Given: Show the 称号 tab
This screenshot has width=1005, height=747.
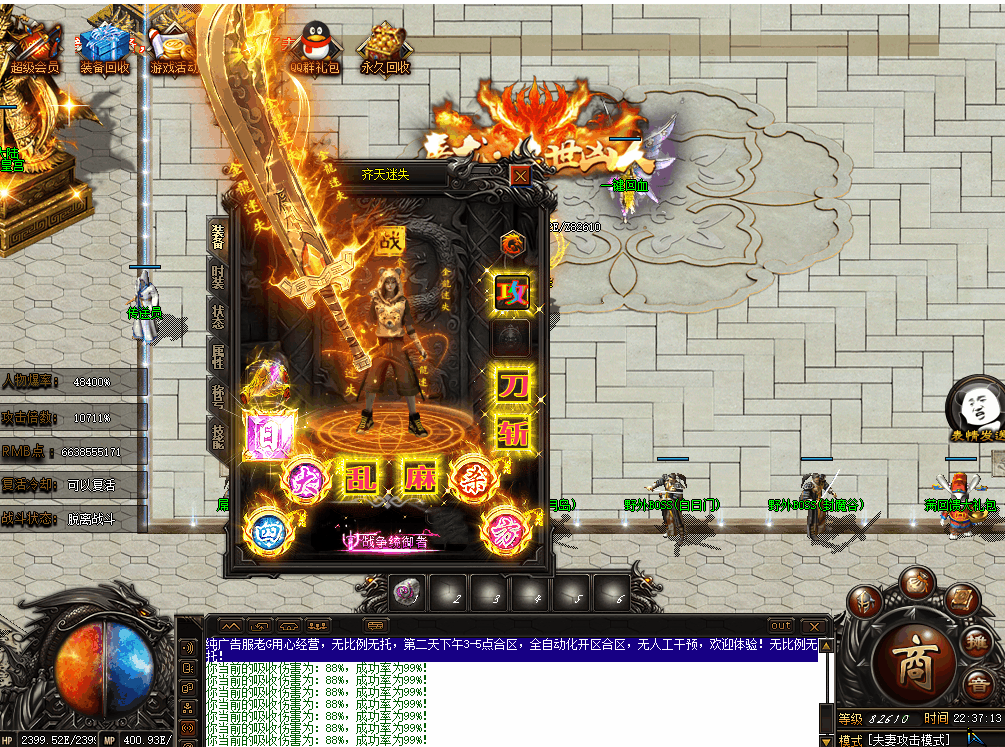Looking at the screenshot, I should [218, 393].
